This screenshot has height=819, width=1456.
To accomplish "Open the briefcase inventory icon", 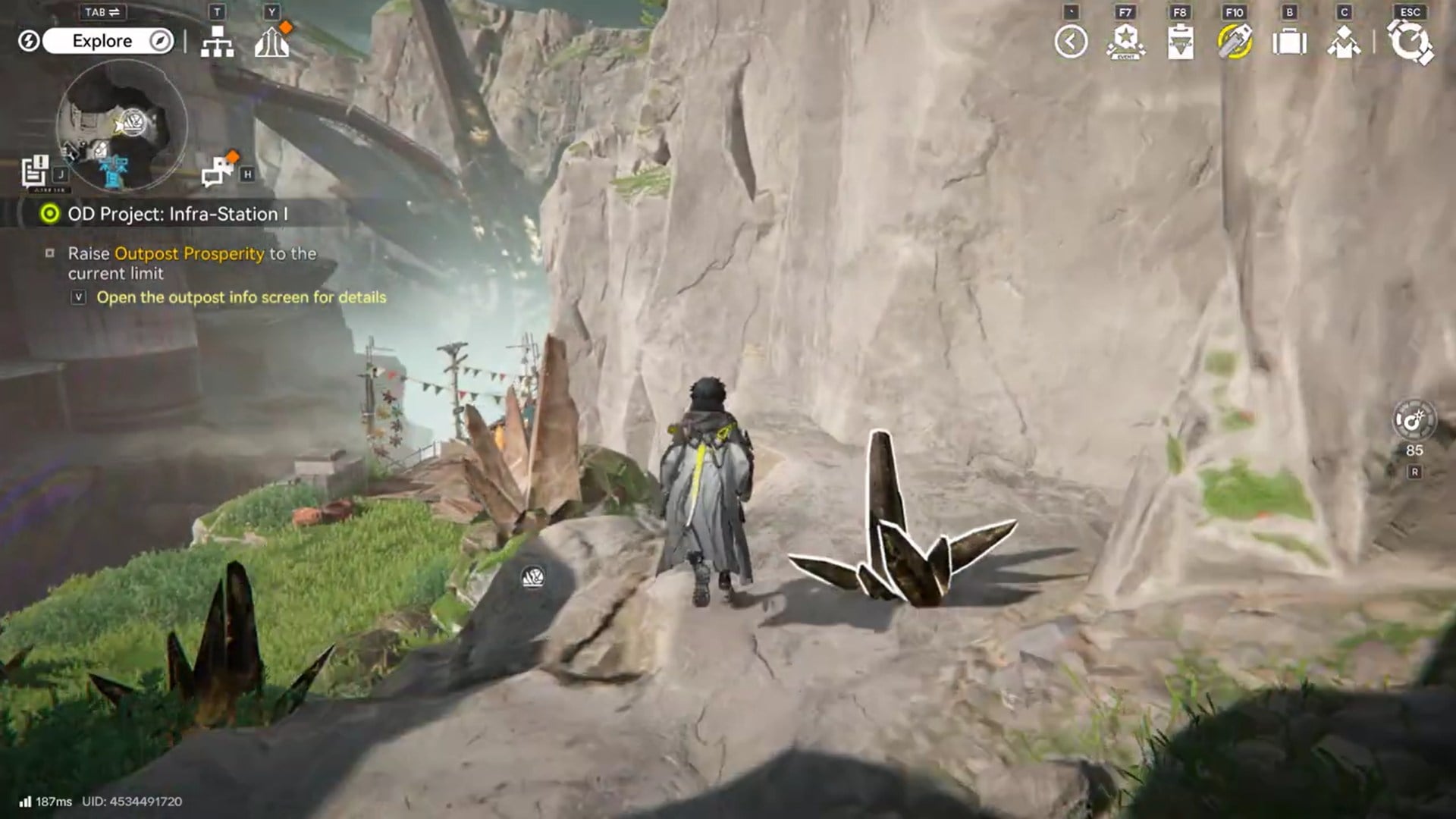I will (x=1289, y=42).
